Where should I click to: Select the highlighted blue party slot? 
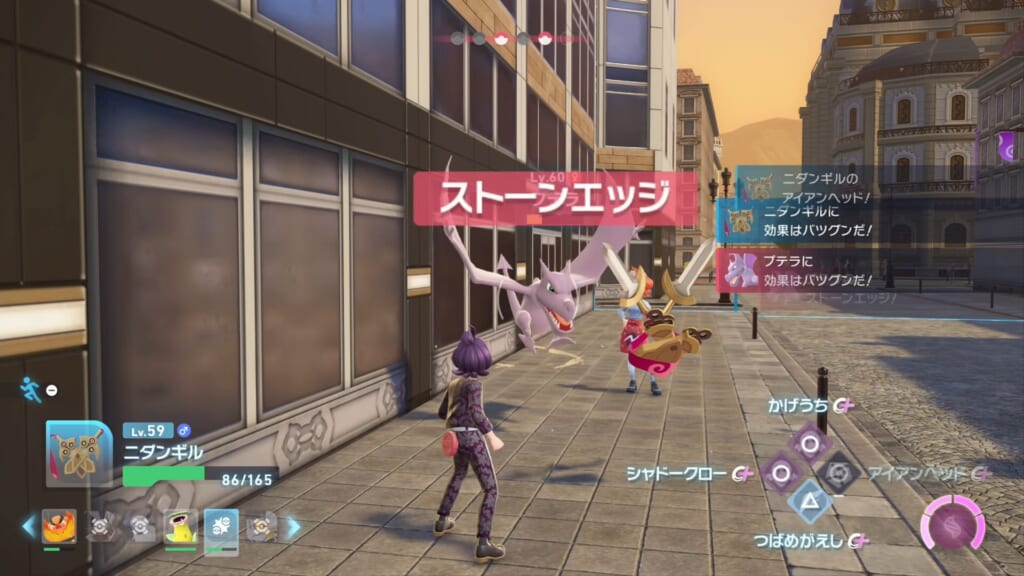(221, 526)
